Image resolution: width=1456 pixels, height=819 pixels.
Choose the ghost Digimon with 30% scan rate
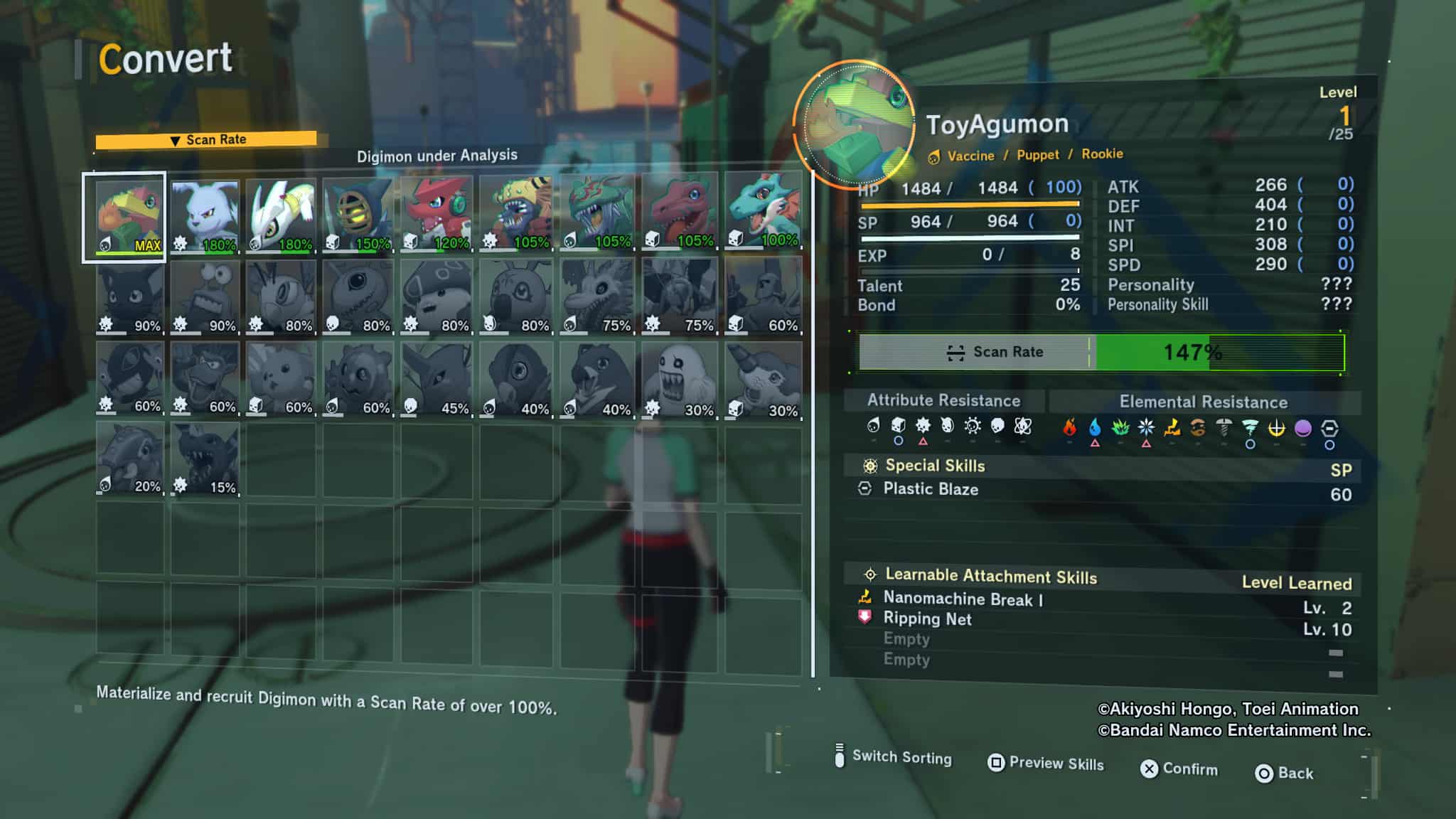(x=680, y=379)
